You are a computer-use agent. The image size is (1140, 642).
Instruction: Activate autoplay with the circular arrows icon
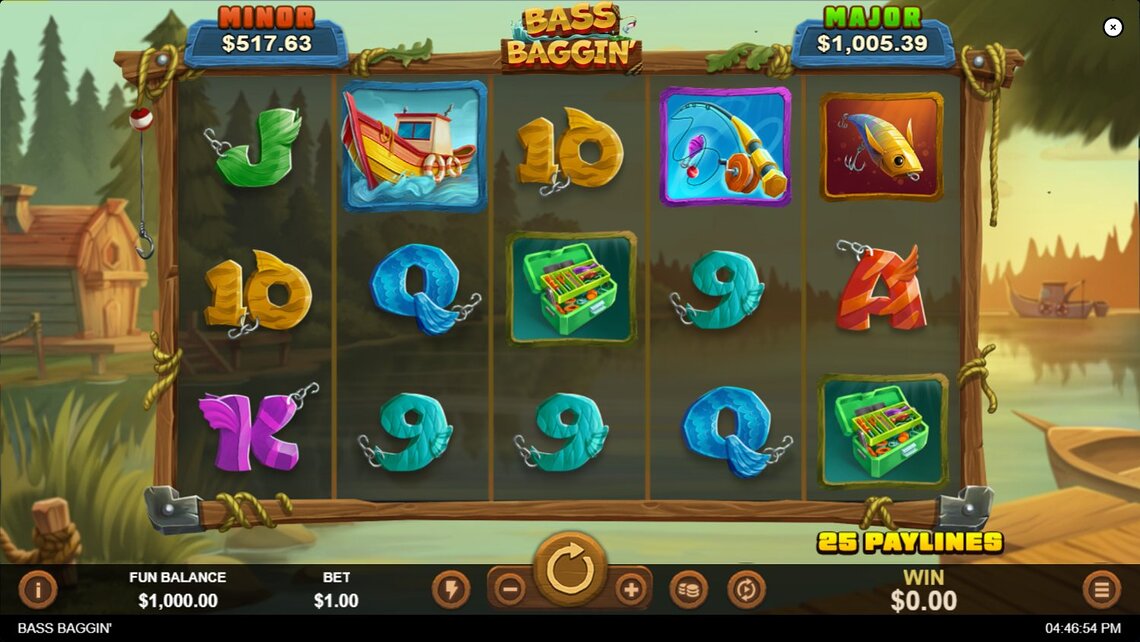coord(746,589)
